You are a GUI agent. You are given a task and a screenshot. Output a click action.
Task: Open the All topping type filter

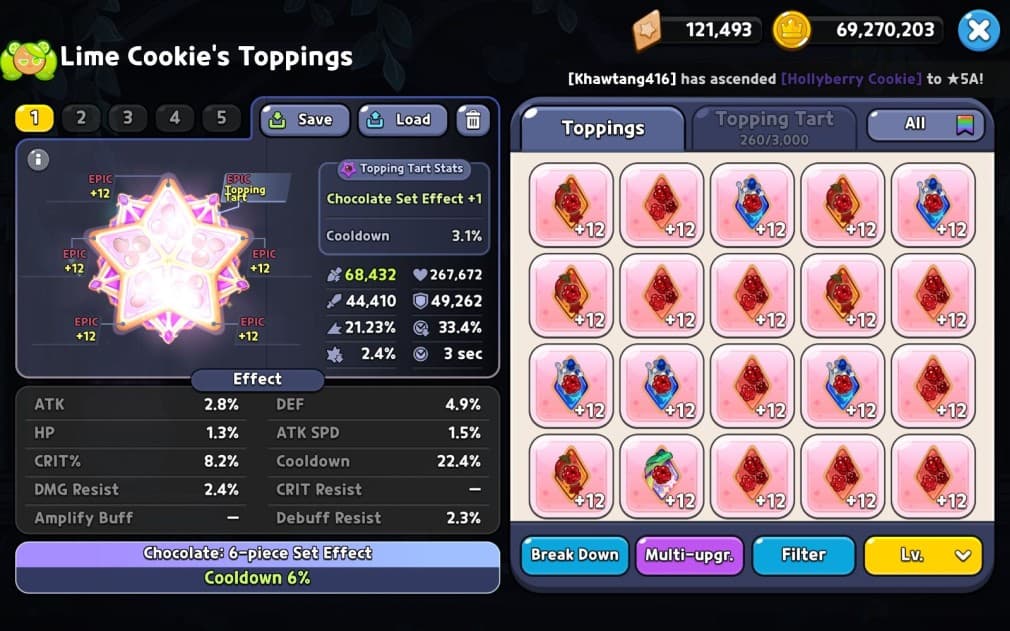pos(925,124)
